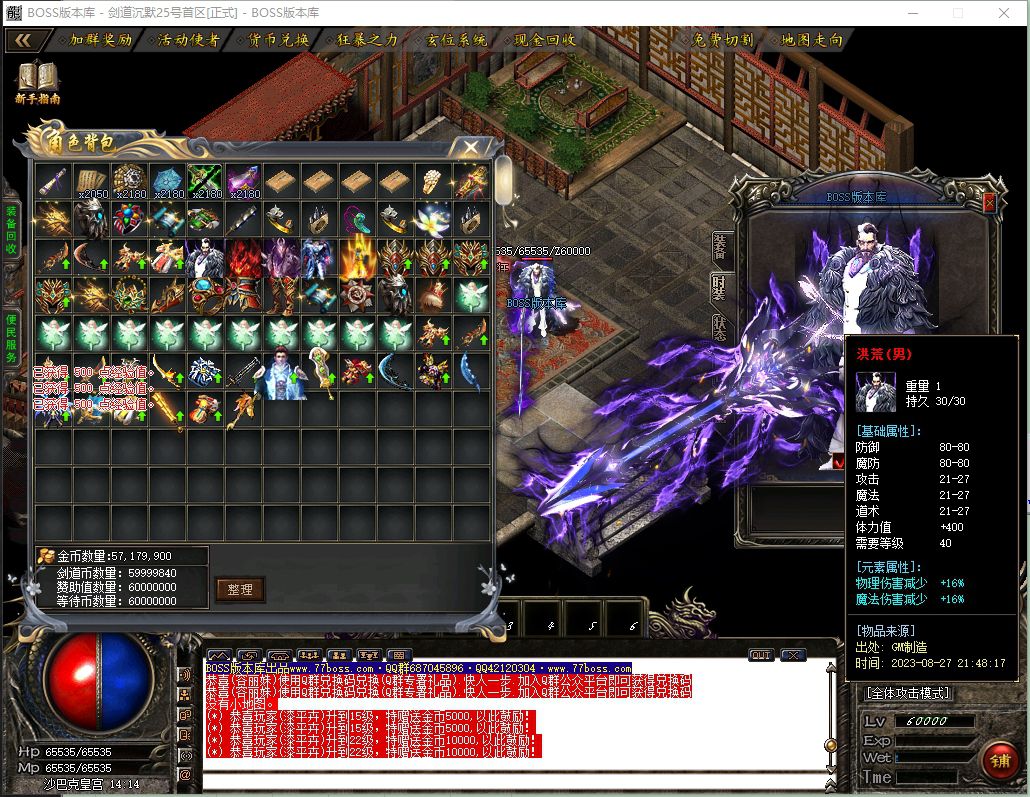Switch to the 状态 tab
Screen dimensions: 1030x797
tap(720, 328)
